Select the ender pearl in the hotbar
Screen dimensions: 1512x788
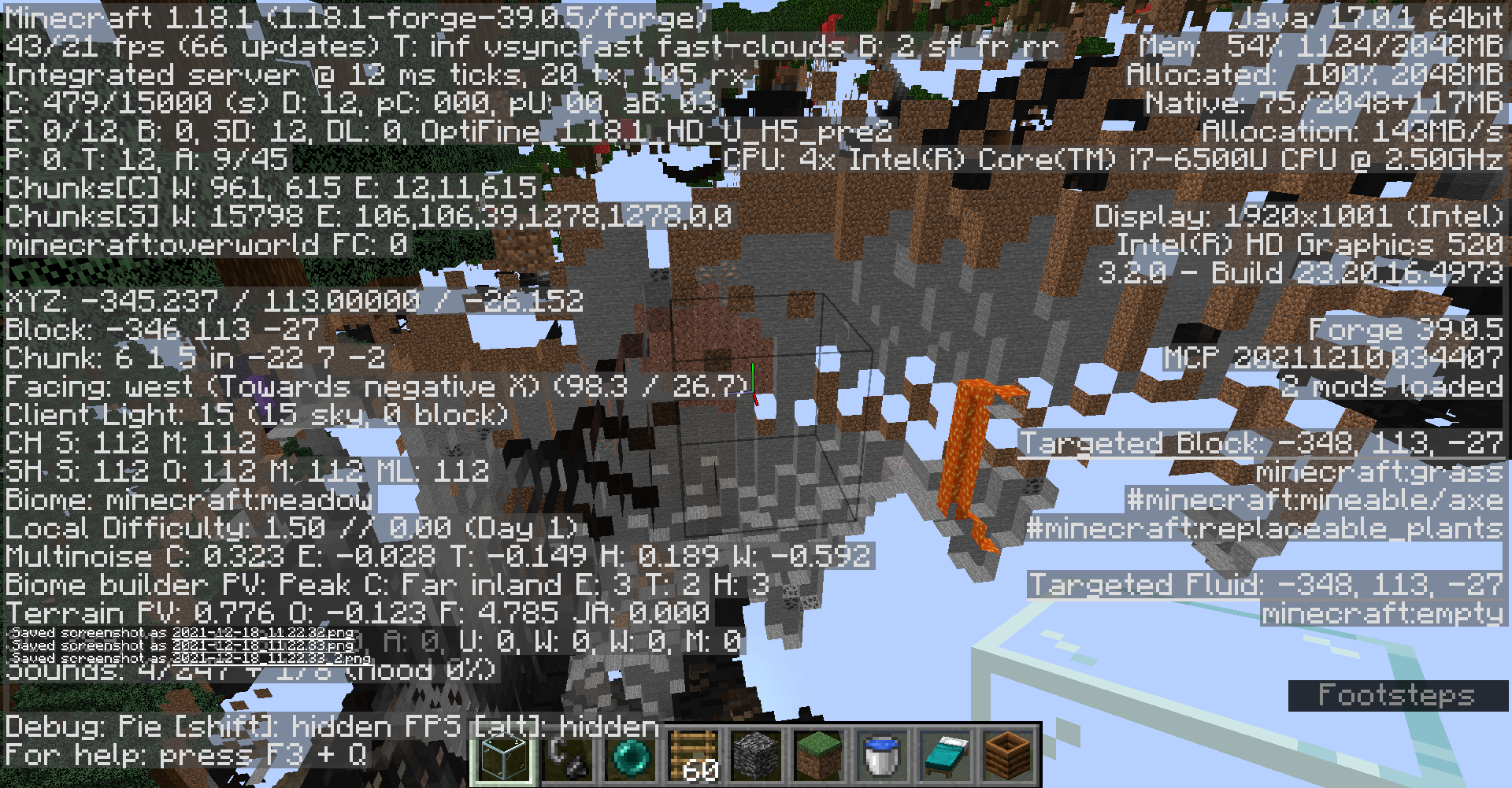pos(630,757)
